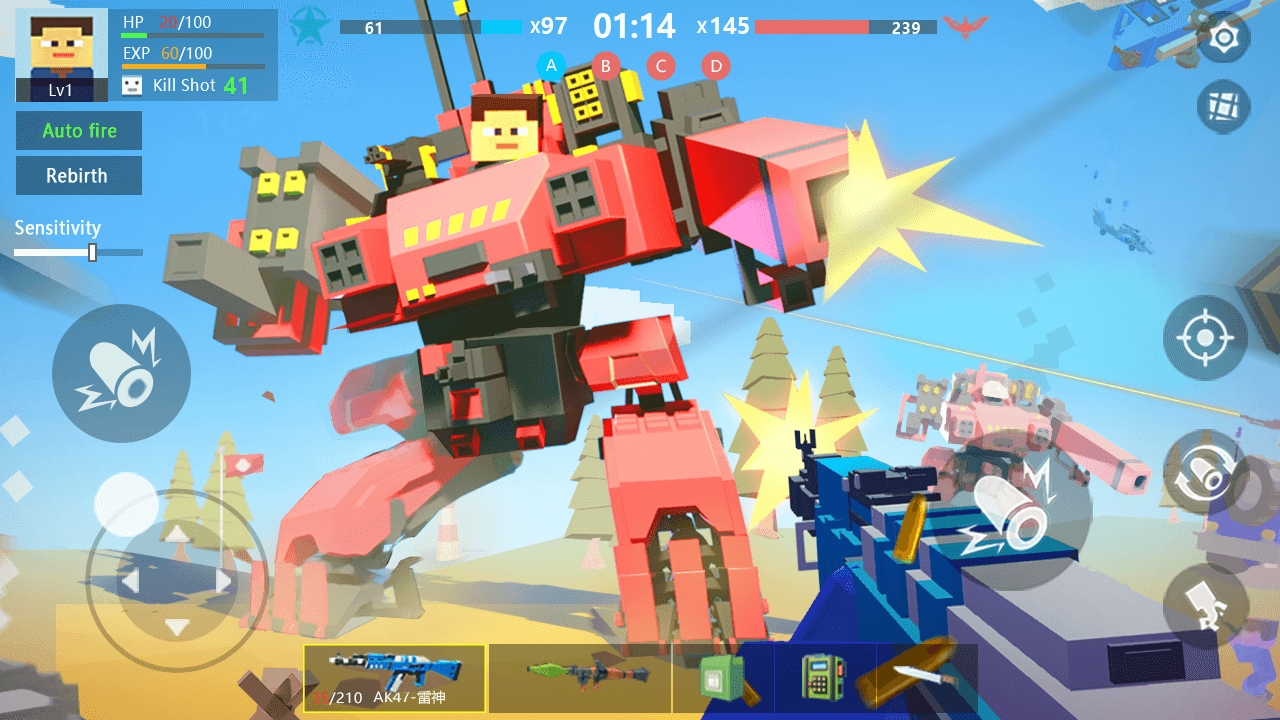Adjust the Sensitivity slider
This screenshot has width=1280, height=720.
coord(91,252)
